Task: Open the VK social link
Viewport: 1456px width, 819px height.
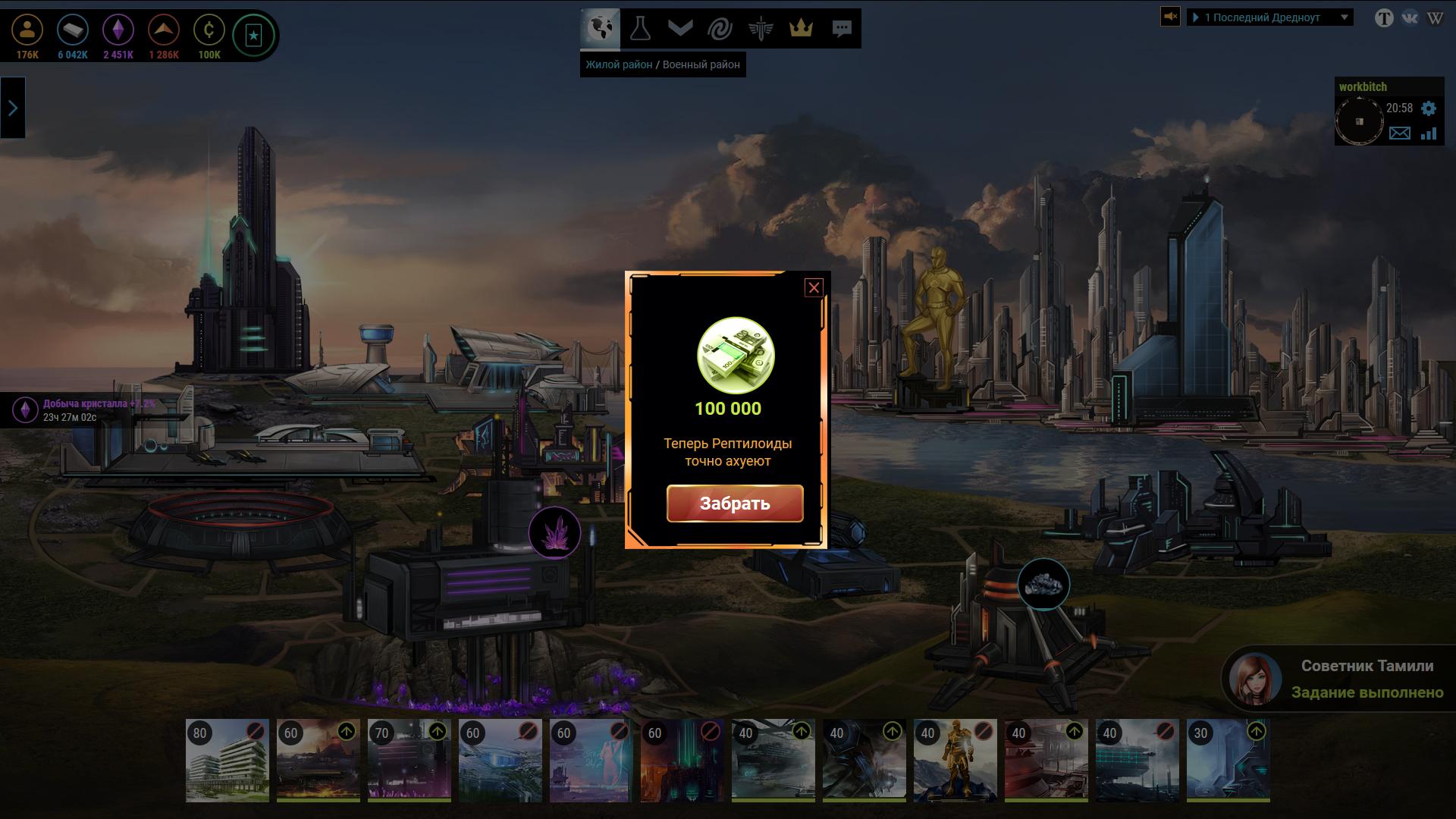Action: [1410, 17]
